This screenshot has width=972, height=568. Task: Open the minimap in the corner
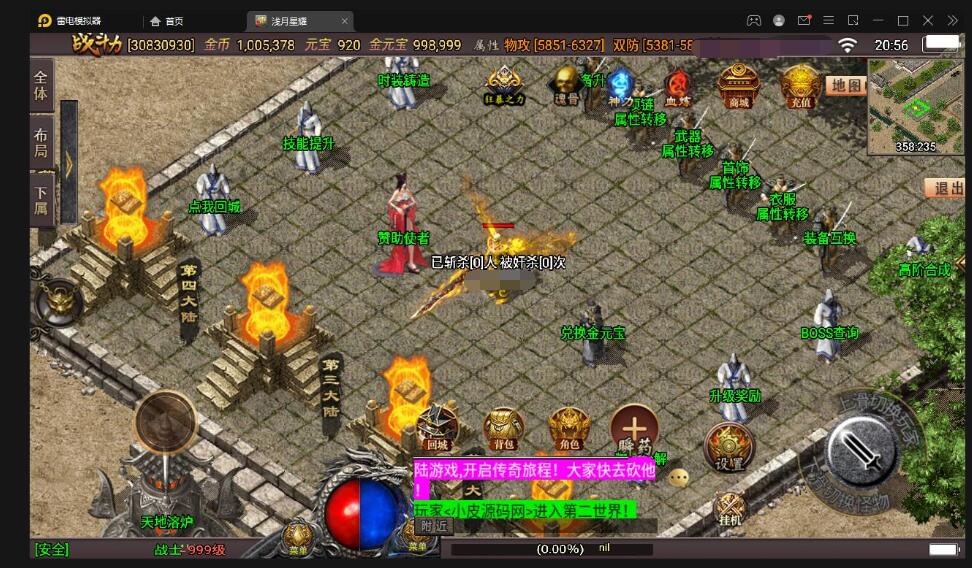pos(915,106)
